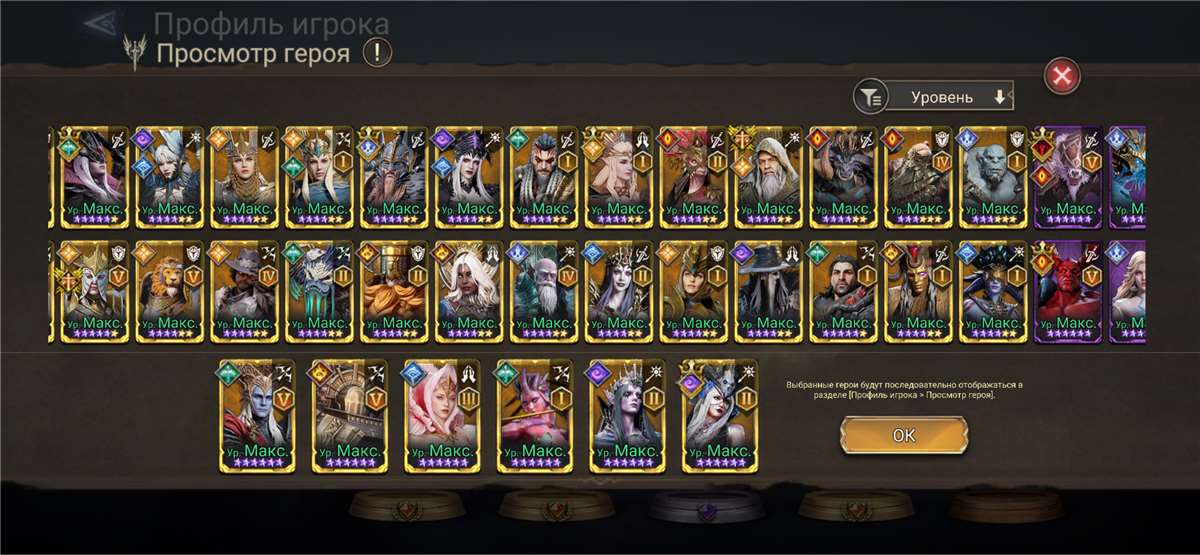Remove the pink-hooded woman from chosen heroes

click(442, 415)
